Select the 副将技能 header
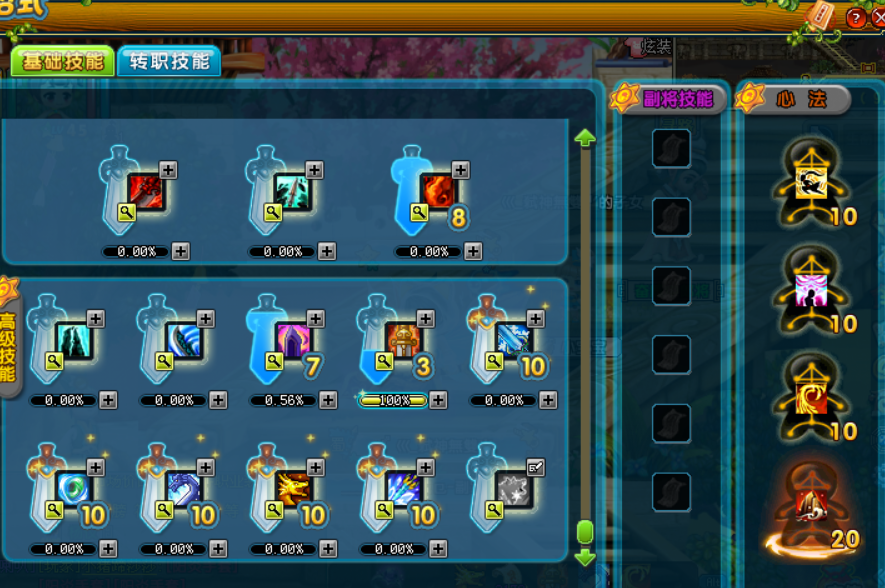The width and height of the screenshot is (885, 588). click(670, 99)
